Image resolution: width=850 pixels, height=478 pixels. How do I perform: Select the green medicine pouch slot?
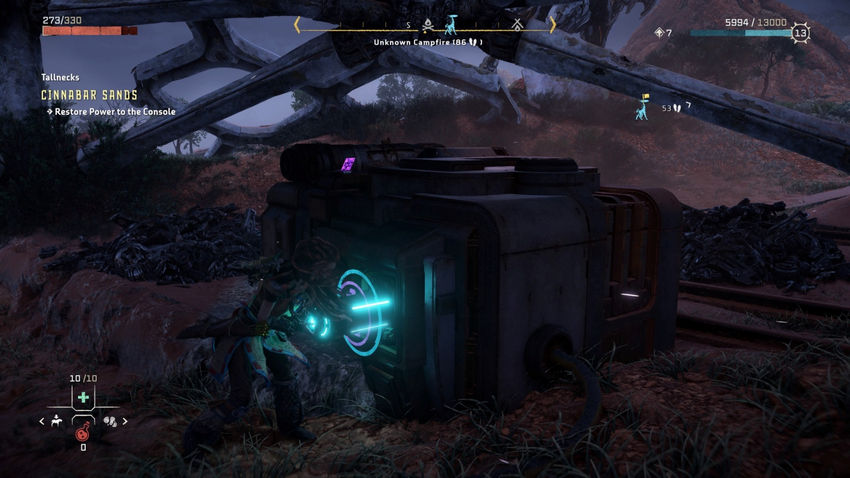[x=83, y=398]
